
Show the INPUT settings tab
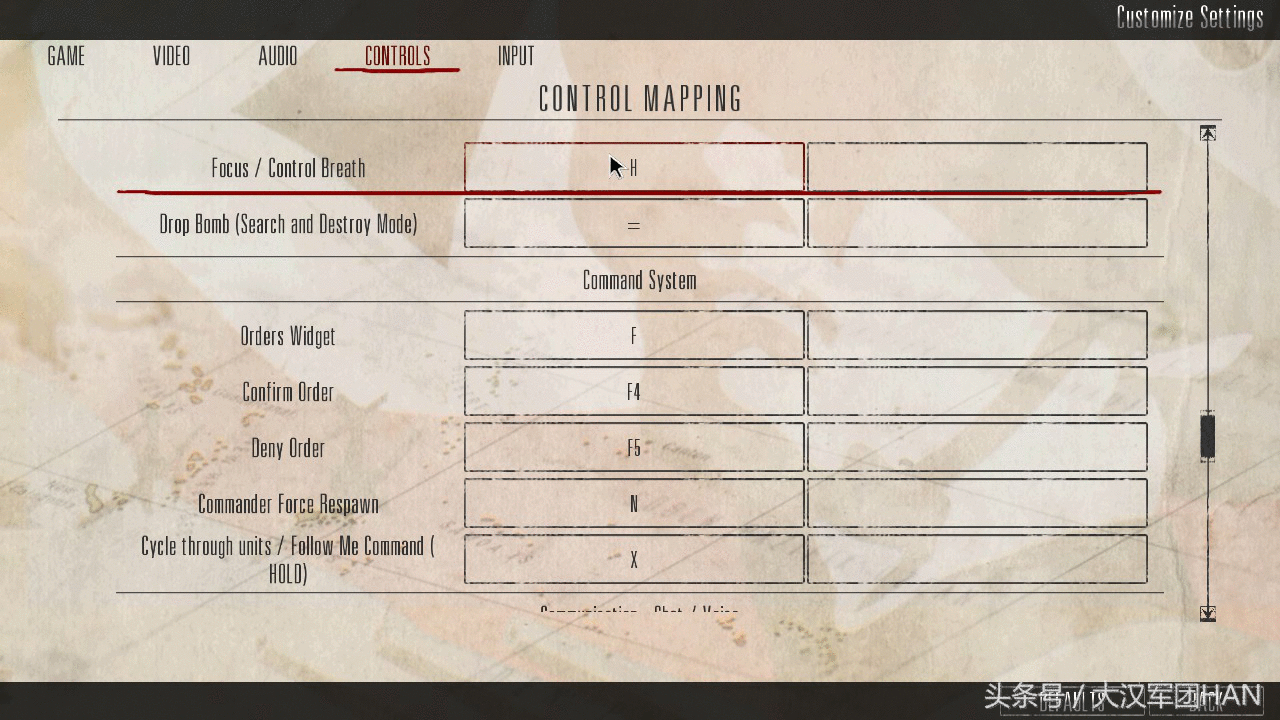coord(516,56)
